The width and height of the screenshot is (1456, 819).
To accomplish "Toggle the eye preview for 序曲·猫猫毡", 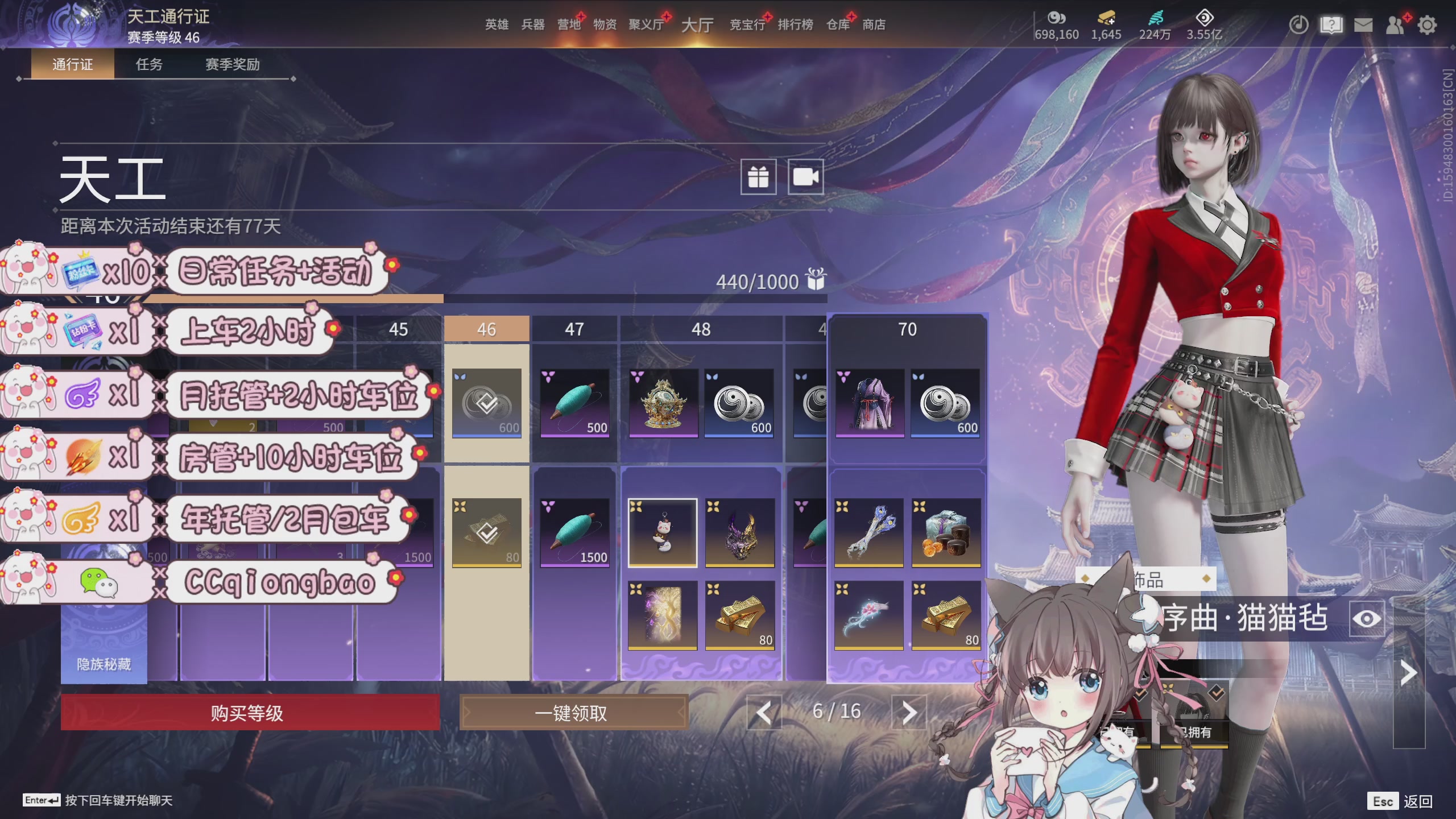I will pyautogui.click(x=1367, y=619).
